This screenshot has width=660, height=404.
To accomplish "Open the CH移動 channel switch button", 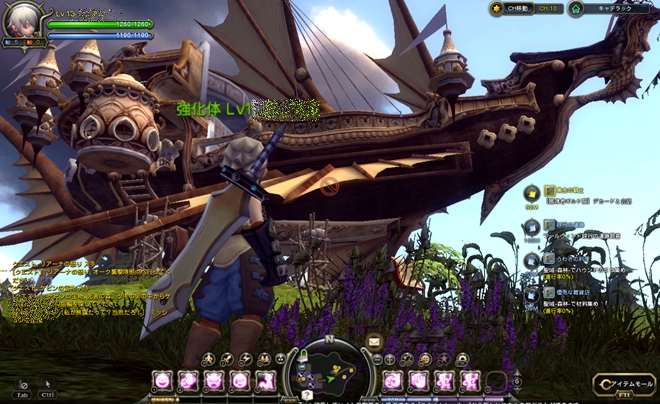I will point(523,8).
